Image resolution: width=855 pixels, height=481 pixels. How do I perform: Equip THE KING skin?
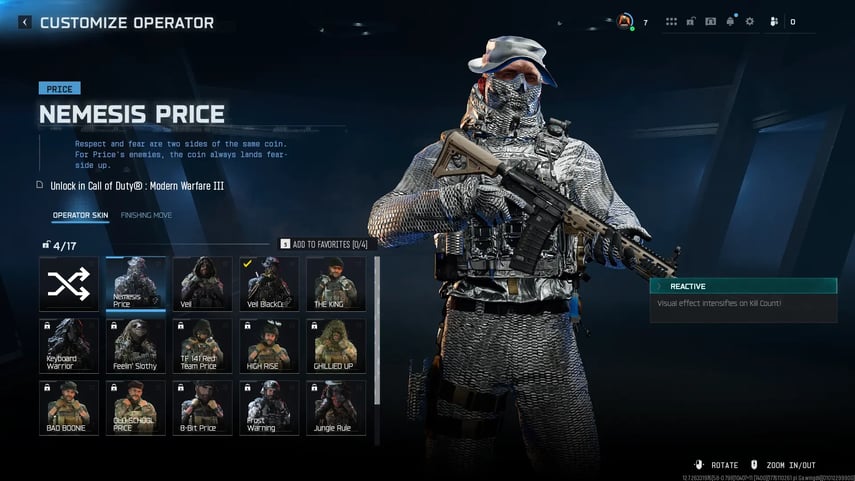click(335, 284)
